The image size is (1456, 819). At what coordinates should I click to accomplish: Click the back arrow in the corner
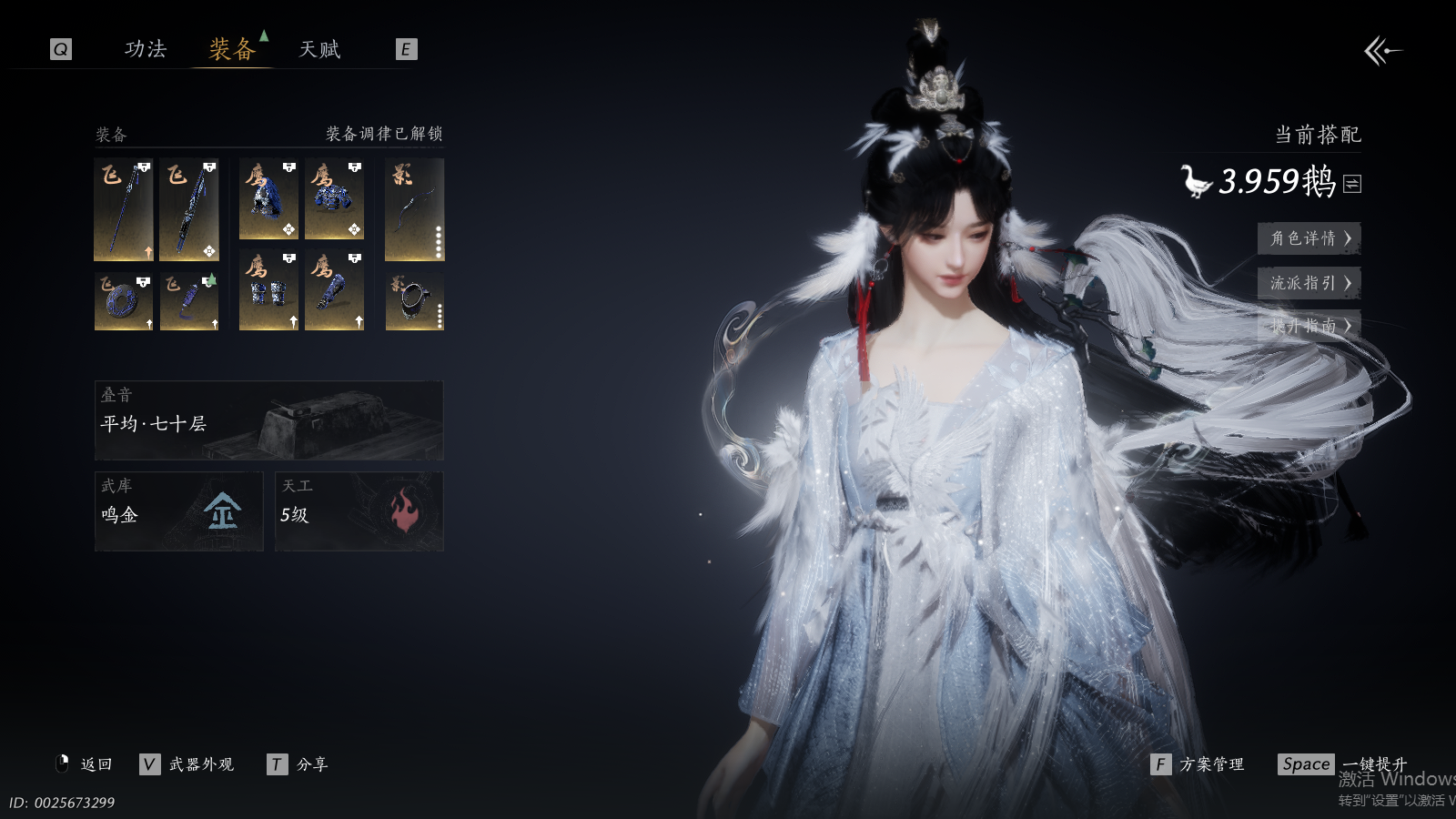[x=1382, y=51]
